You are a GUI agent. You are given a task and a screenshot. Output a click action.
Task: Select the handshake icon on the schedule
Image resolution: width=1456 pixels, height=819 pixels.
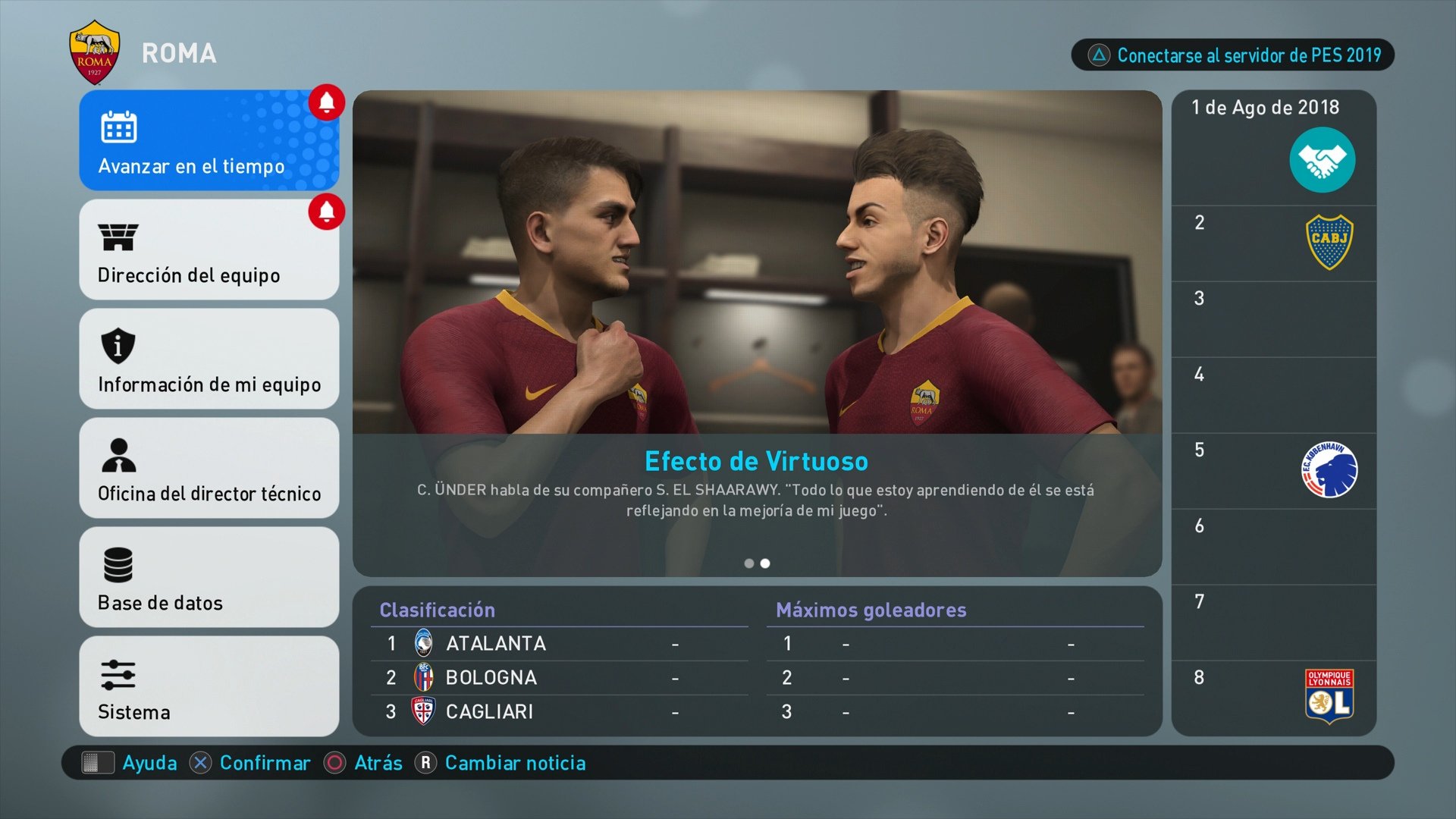1323,158
